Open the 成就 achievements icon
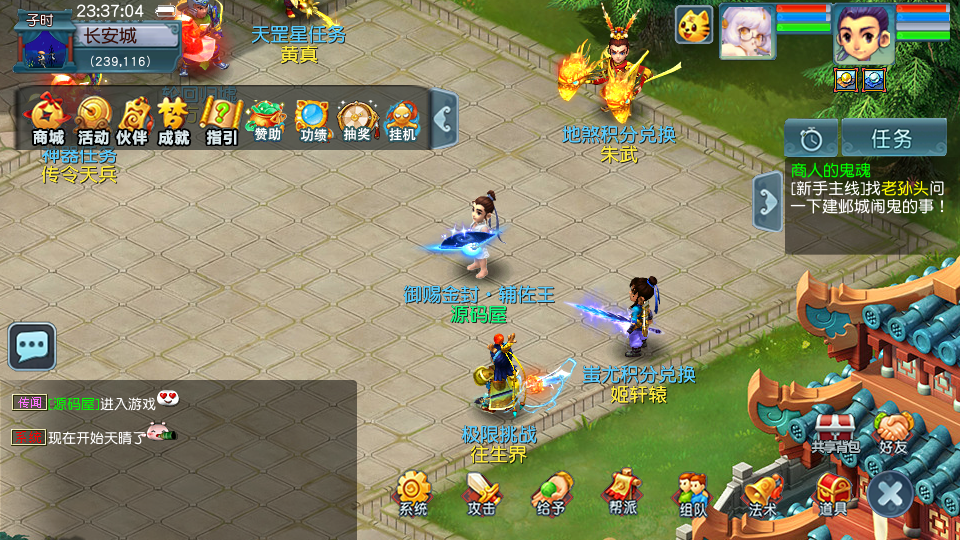 (174, 120)
